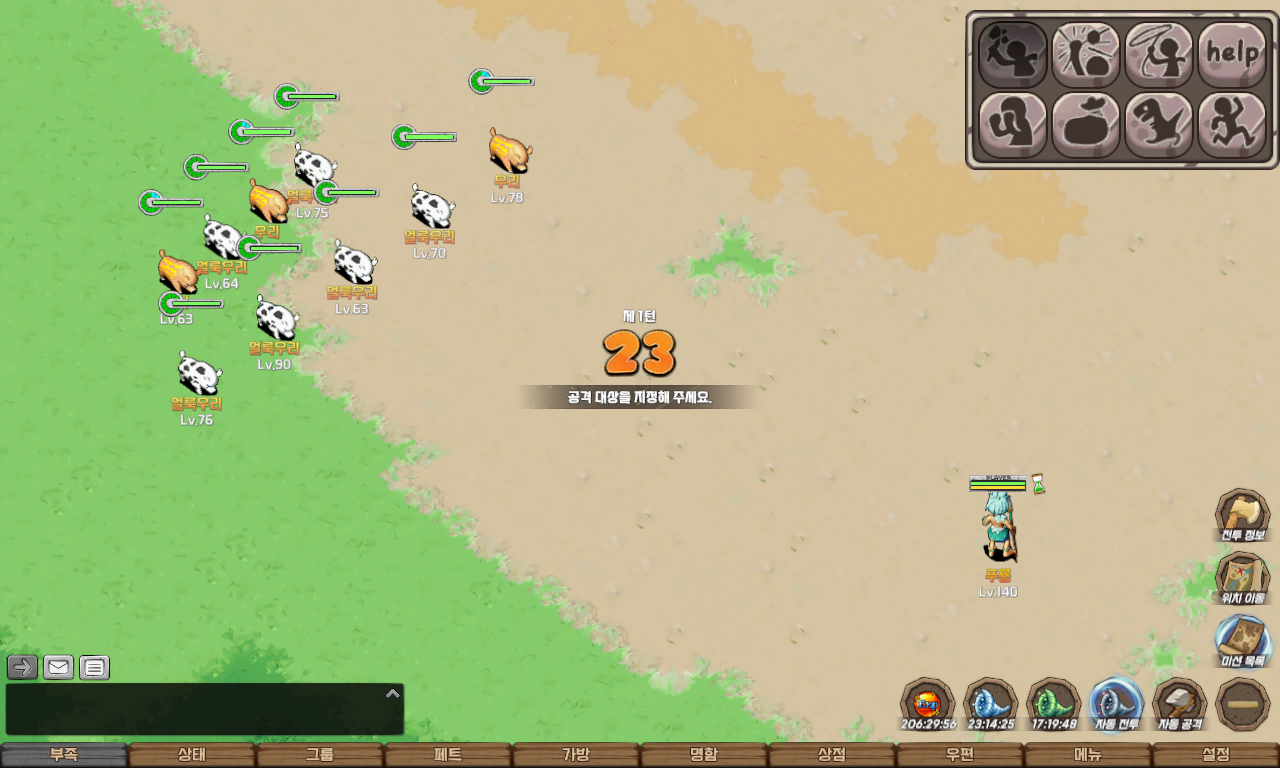Collapse the icon tray with minus button
1280x768 pixels.
[x=1243, y=705]
